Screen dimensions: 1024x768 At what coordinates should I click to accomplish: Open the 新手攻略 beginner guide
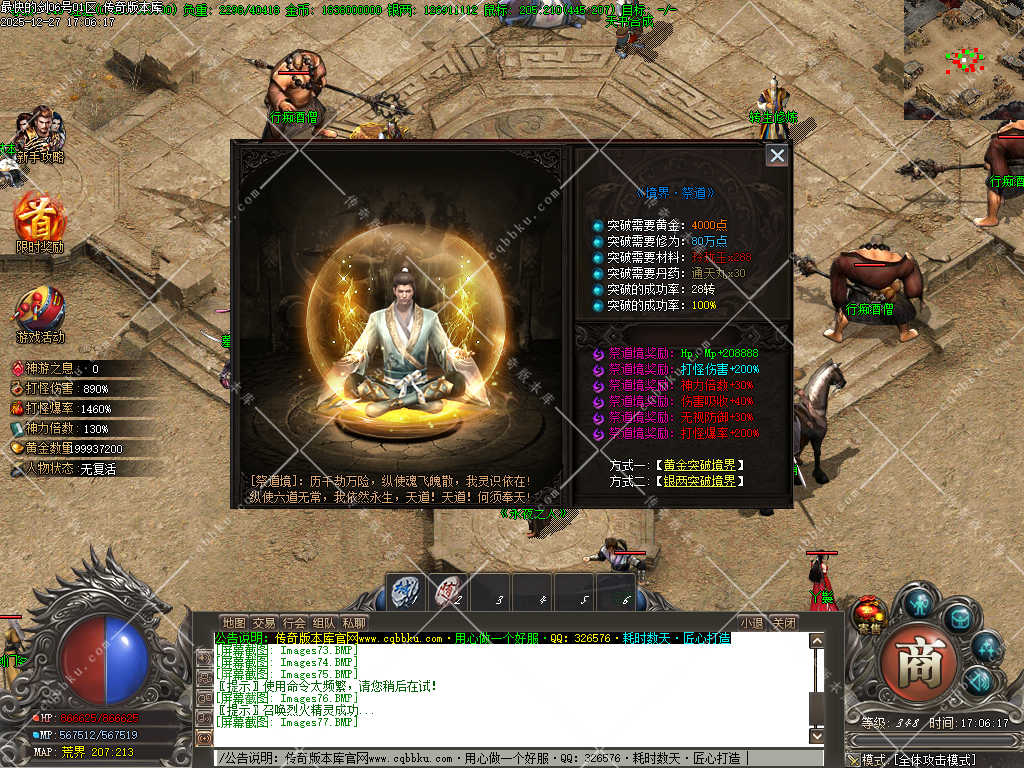click(38, 135)
